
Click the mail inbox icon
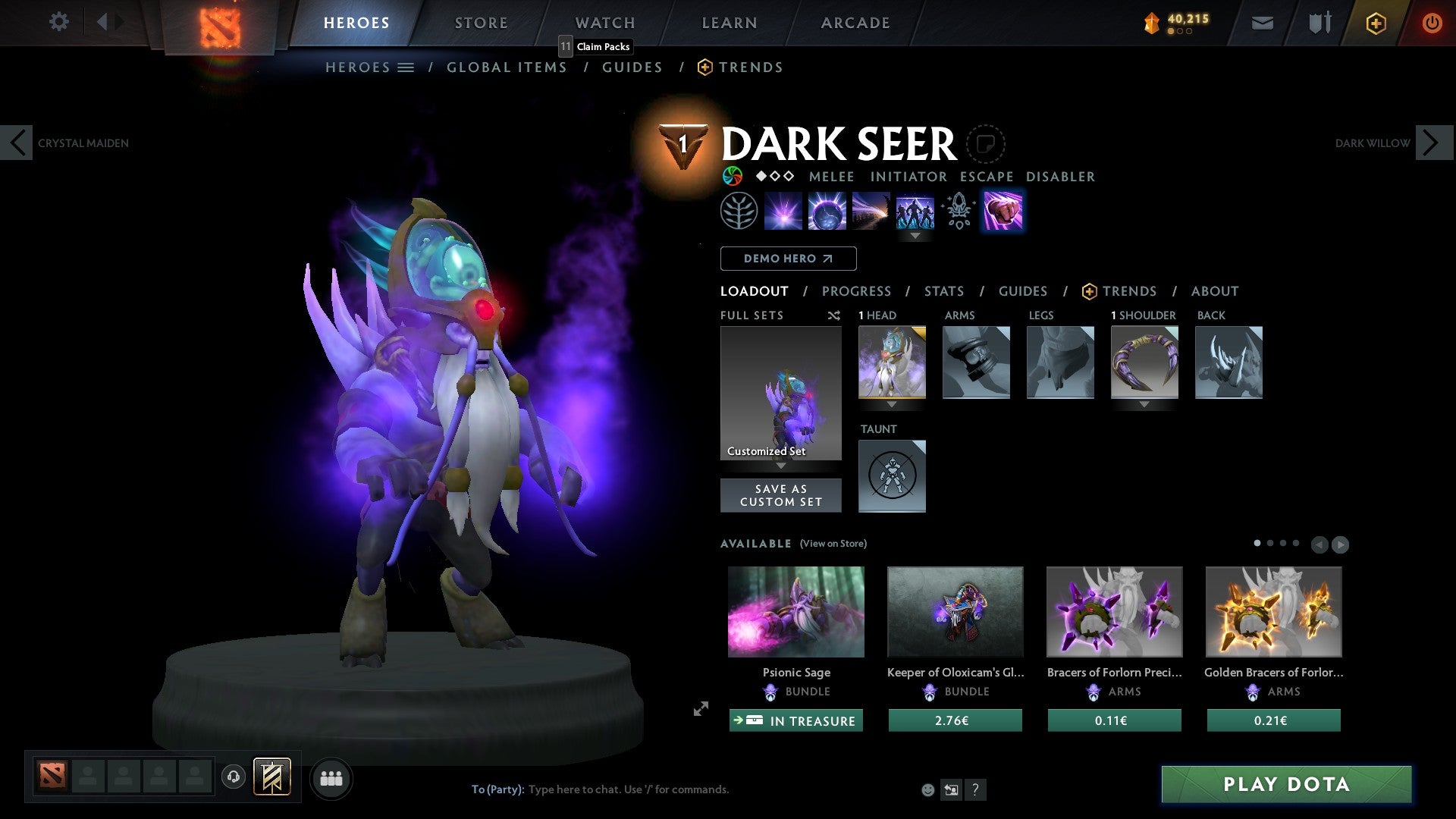(1263, 23)
